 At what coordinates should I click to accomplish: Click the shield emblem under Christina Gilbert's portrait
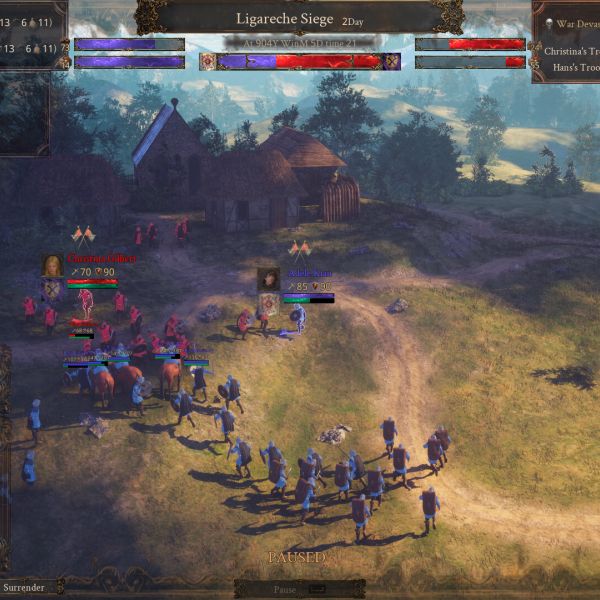click(50, 290)
